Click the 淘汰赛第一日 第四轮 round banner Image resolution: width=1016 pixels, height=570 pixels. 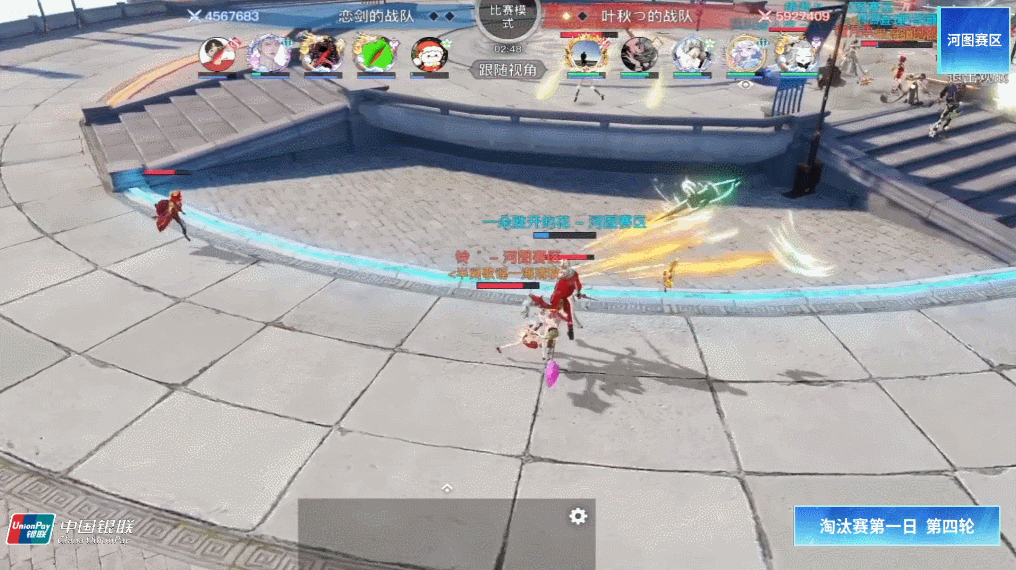pyautogui.click(x=896, y=526)
